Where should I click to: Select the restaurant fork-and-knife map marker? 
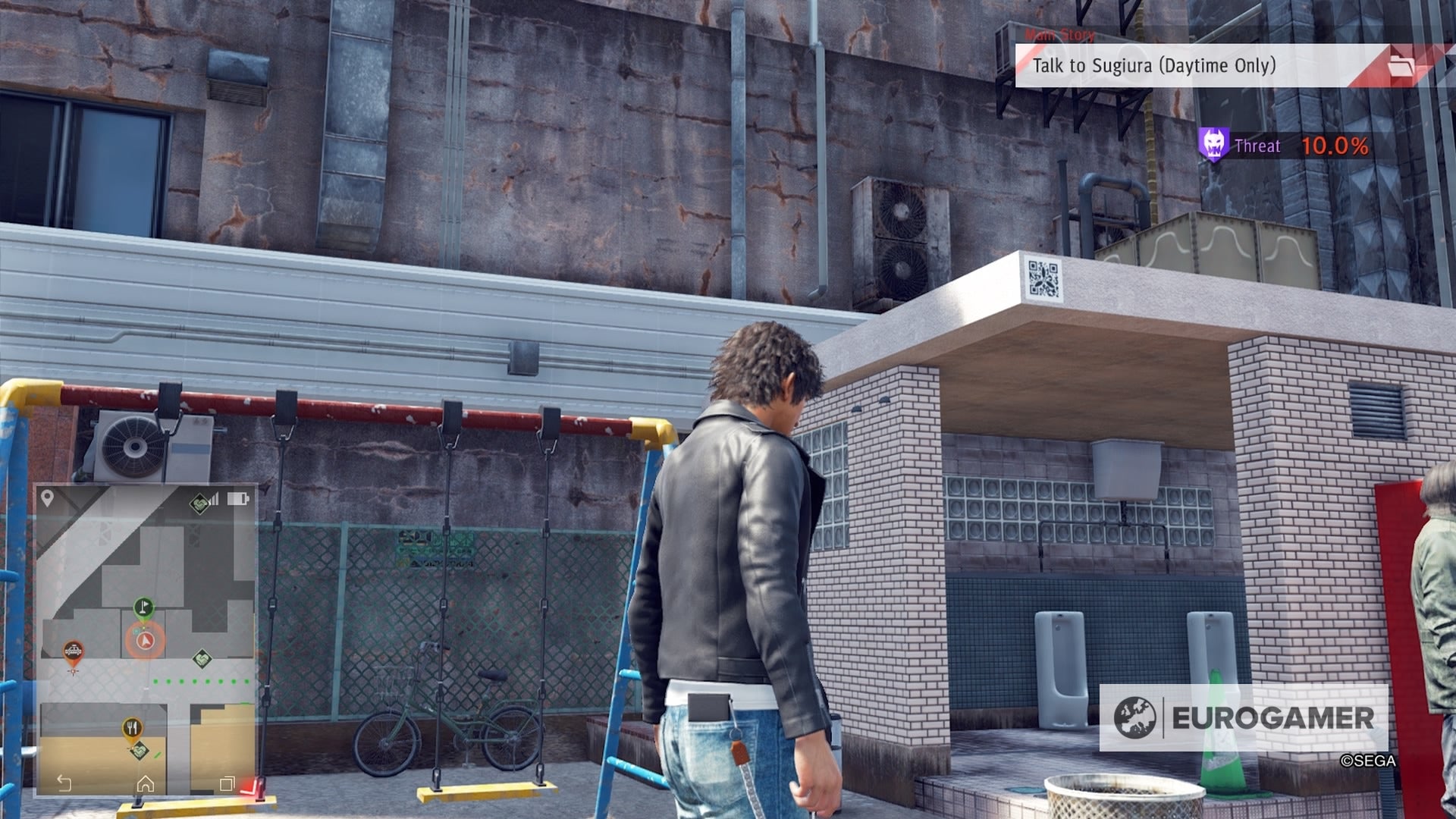point(133,729)
